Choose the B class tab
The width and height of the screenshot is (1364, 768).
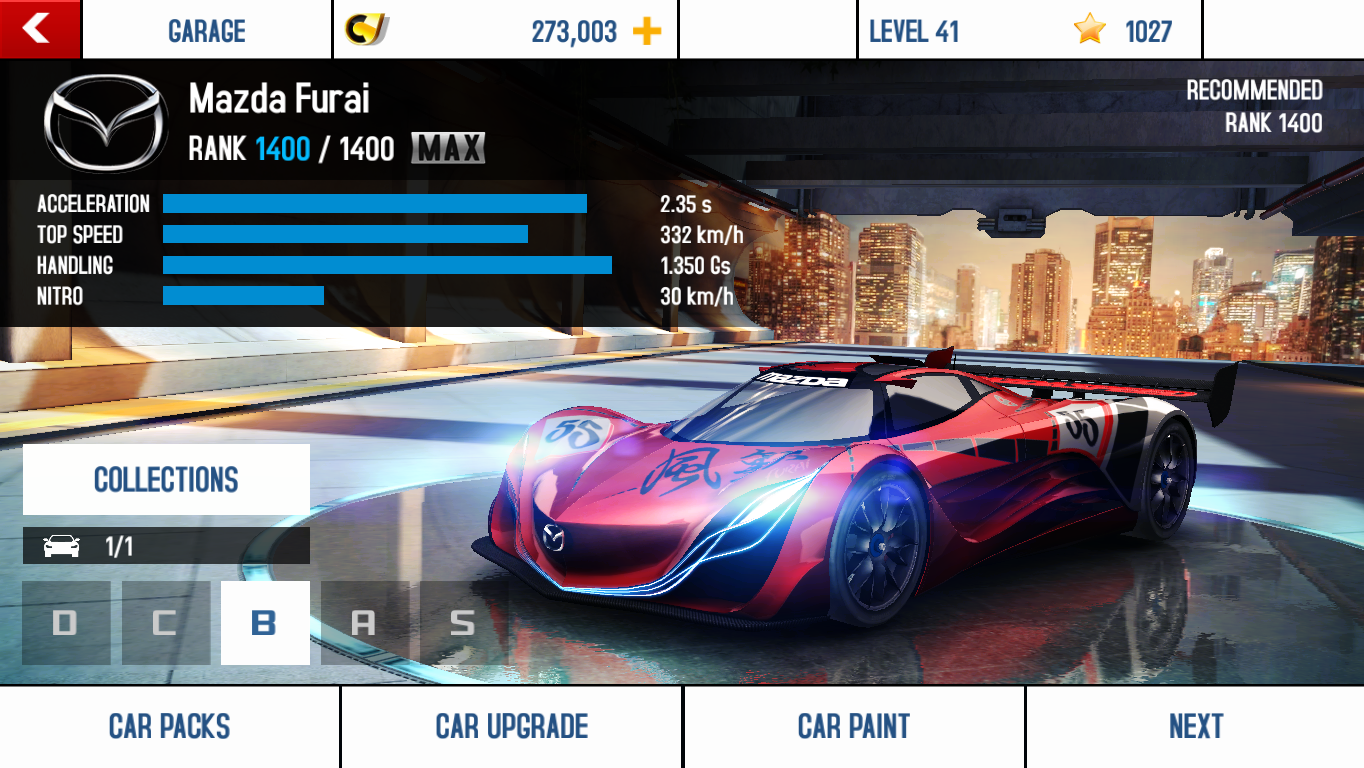point(265,623)
